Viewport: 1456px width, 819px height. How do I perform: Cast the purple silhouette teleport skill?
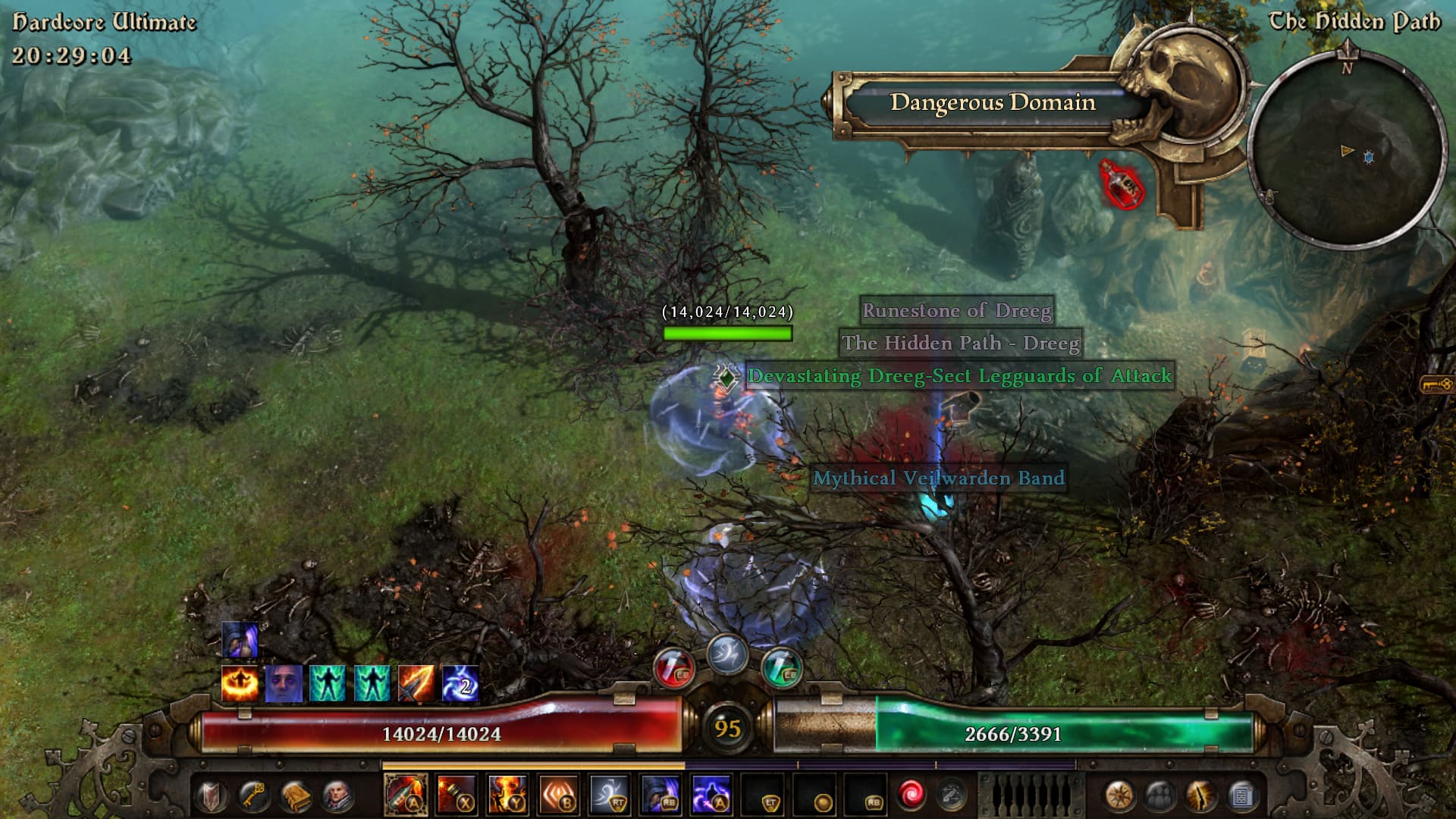(711, 795)
